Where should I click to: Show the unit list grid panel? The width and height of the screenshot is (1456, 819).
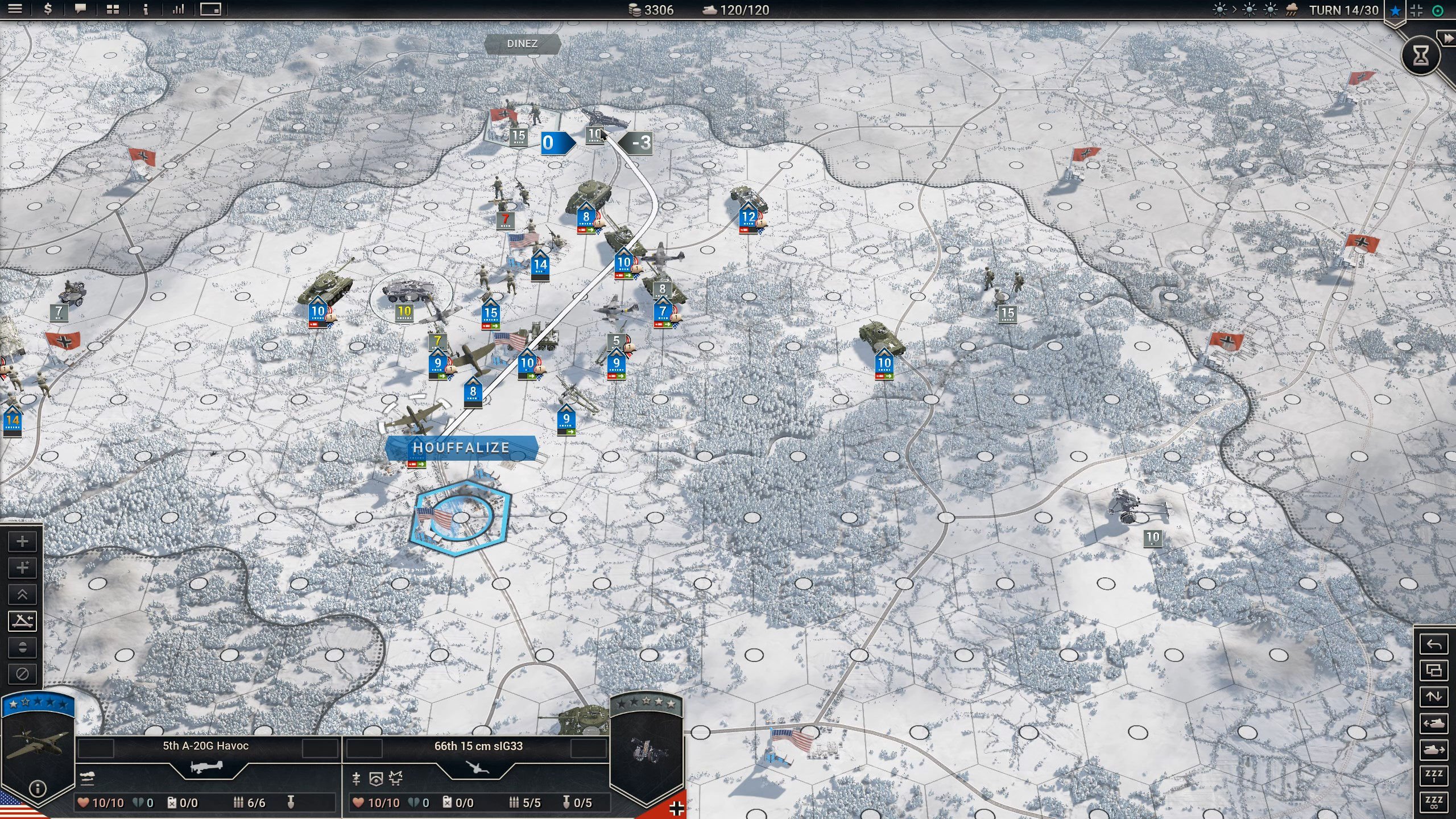tap(113, 9)
